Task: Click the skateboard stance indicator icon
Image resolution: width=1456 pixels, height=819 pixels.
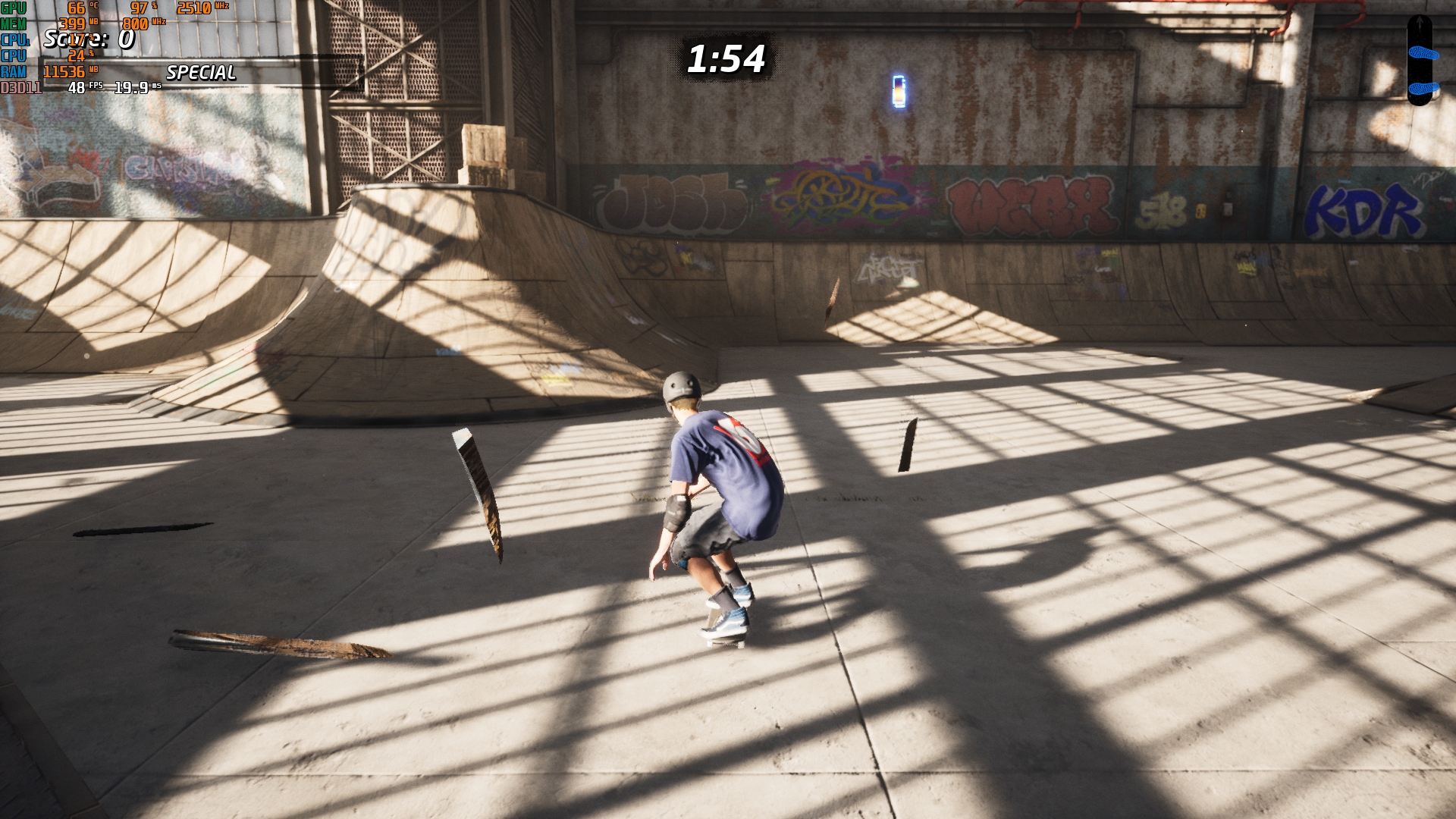Action: tap(1419, 59)
